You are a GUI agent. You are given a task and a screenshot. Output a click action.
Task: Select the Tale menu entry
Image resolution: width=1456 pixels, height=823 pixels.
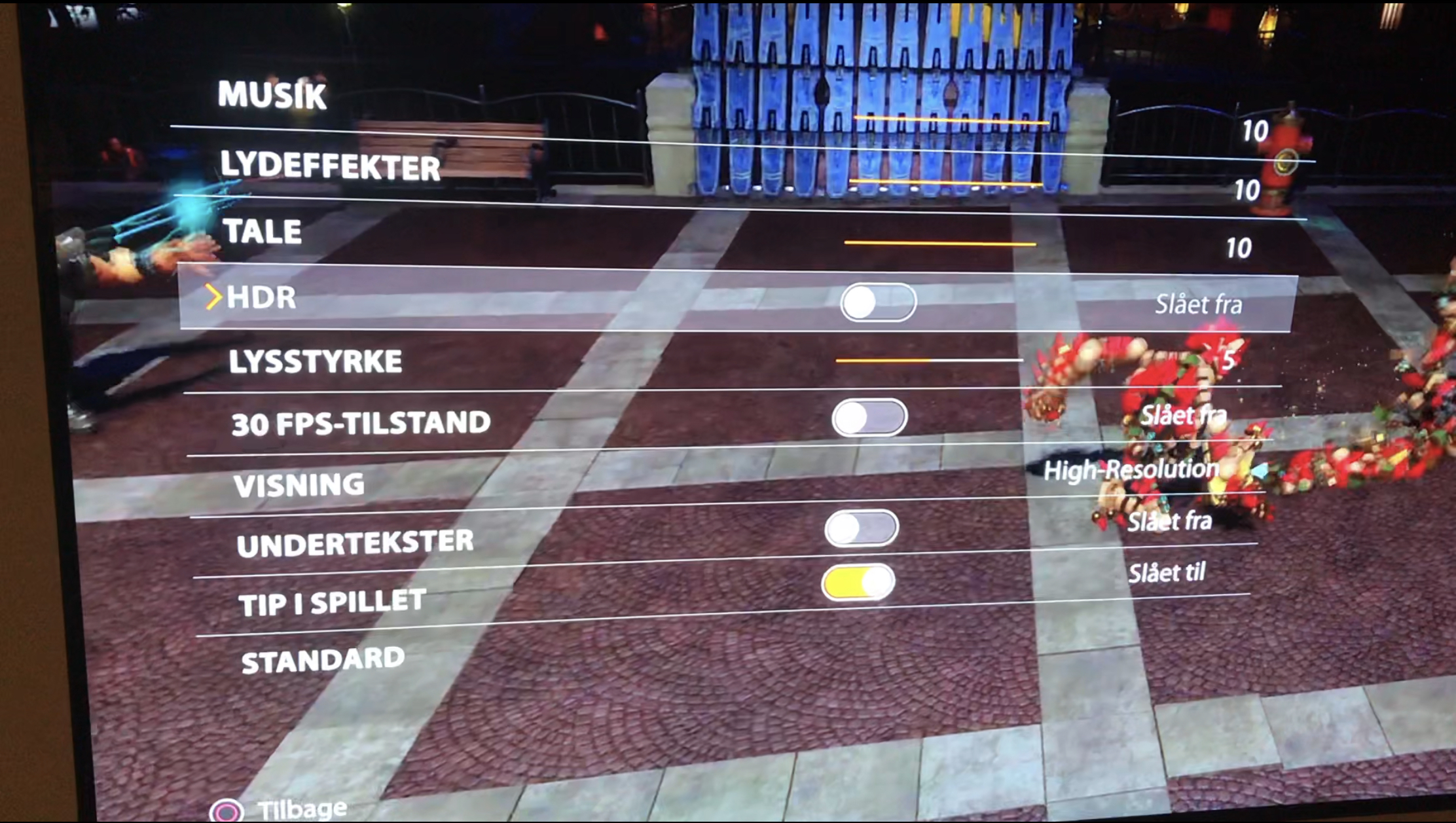pos(262,232)
